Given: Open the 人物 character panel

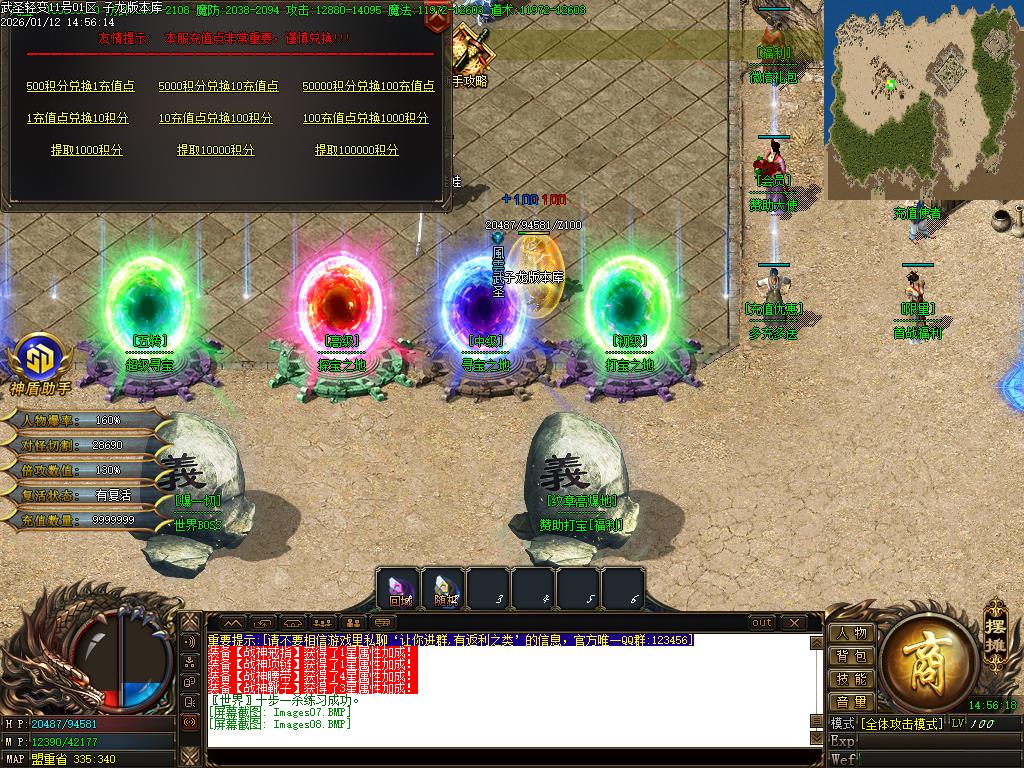Looking at the screenshot, I should [851, 633].
